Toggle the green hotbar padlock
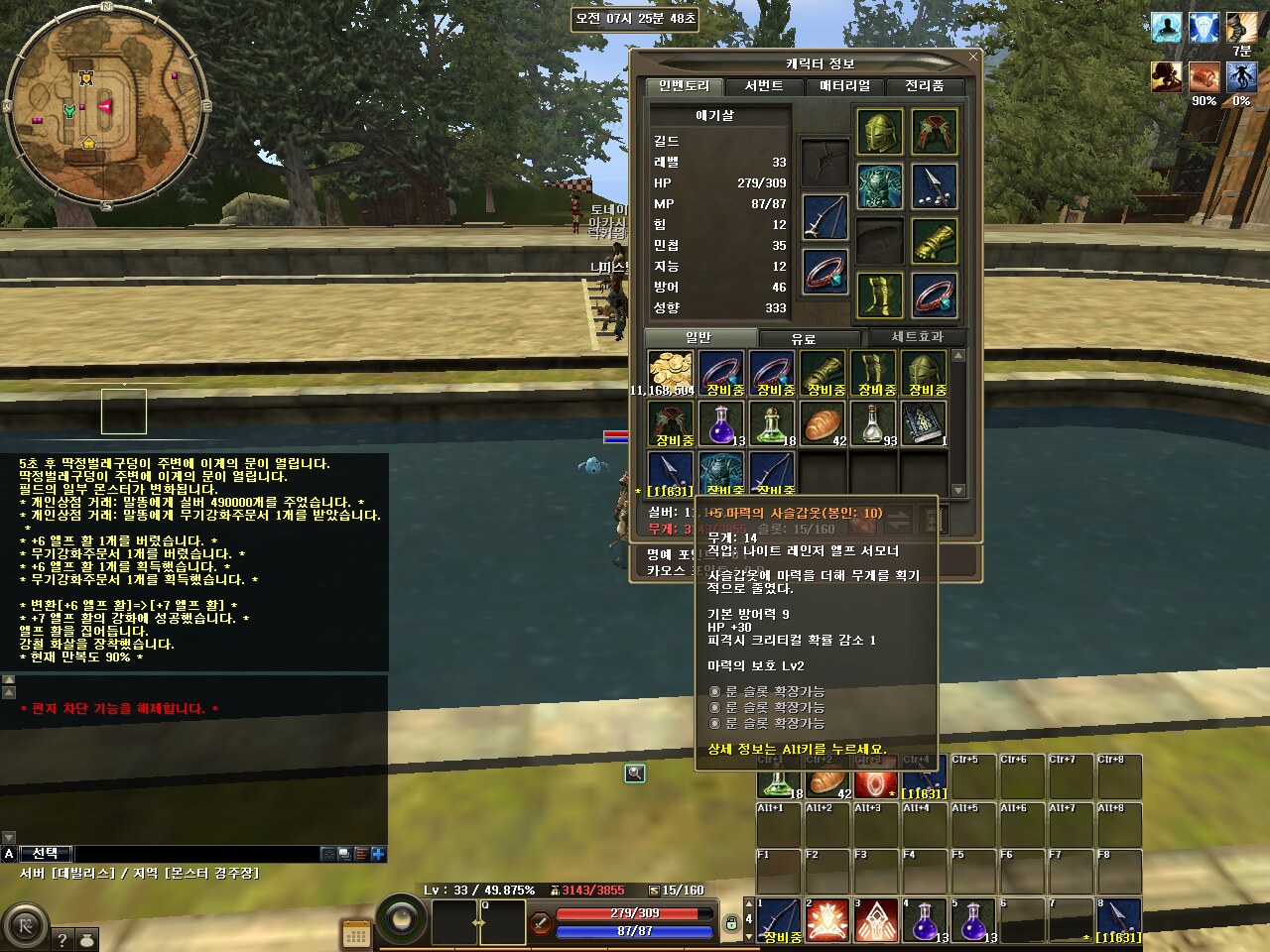 coord(731,922)
